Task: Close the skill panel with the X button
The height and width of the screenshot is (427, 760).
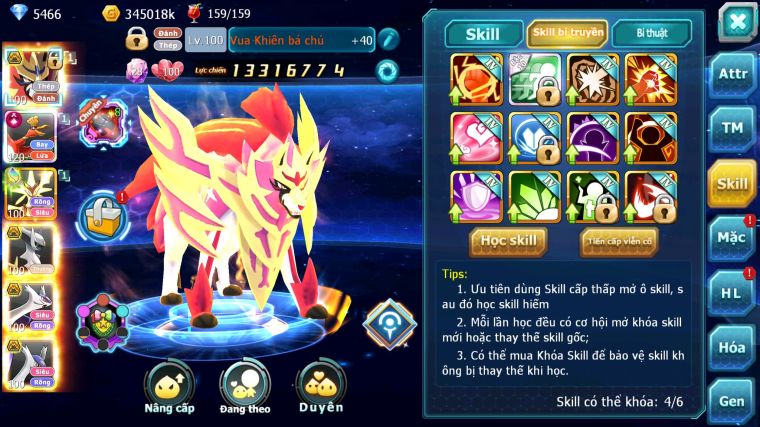Action: pyautogui.click(x=737, y=21)
